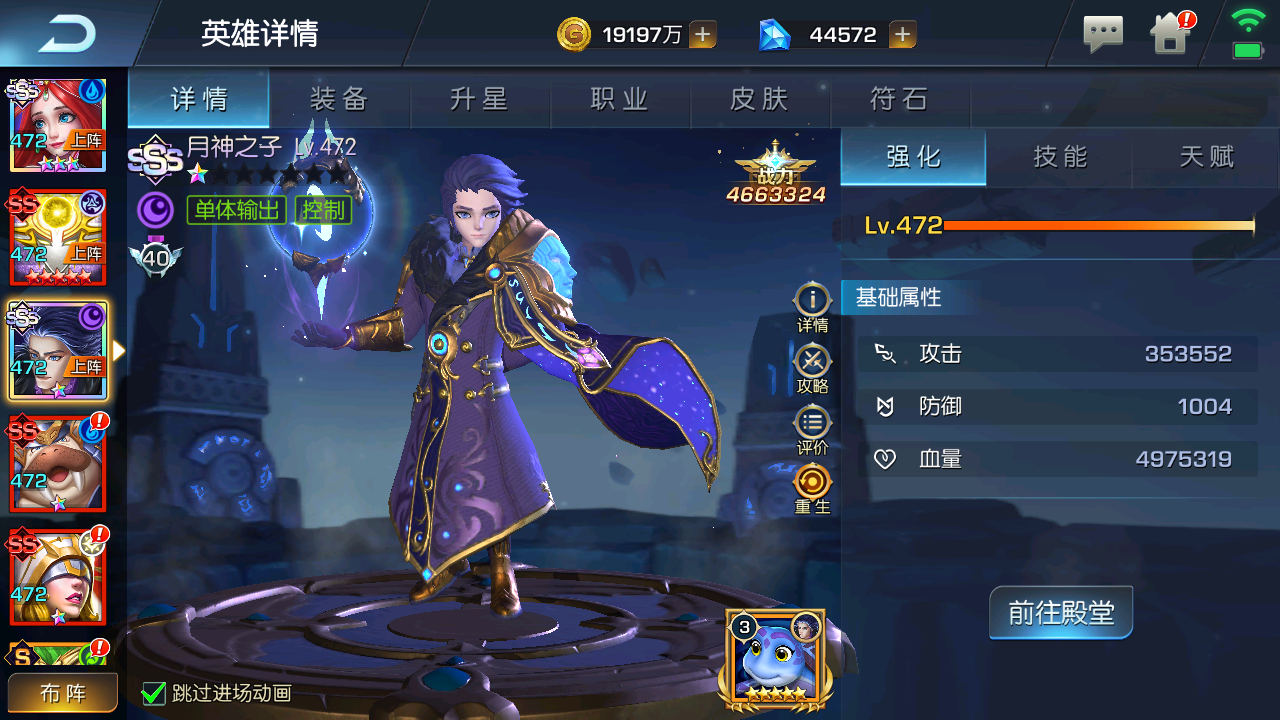1280x720 pixels.
Task: Add more blue diamonds
Action: (902, 35)
